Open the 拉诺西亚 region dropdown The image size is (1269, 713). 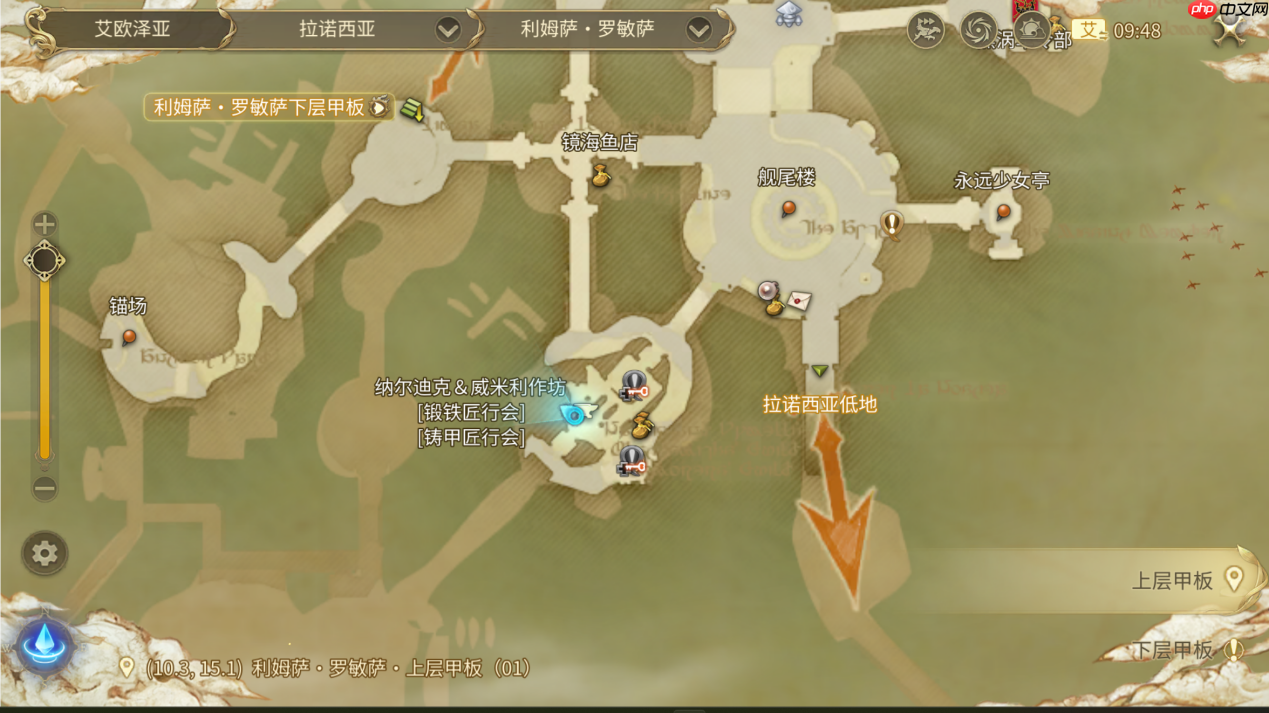pyautogui.click(x=448, y=30)
